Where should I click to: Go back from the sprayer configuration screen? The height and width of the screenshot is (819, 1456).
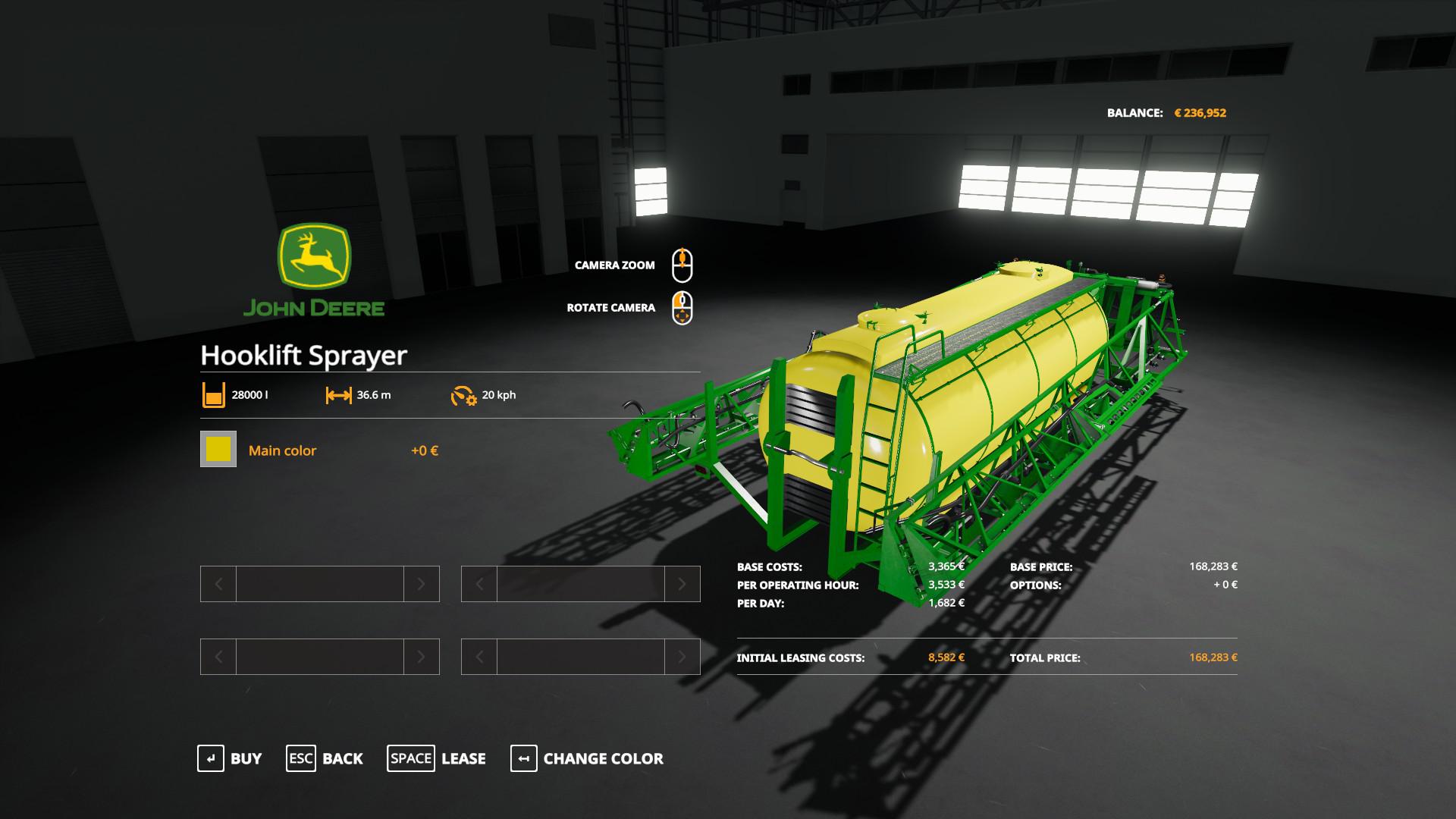click(325, 758)
